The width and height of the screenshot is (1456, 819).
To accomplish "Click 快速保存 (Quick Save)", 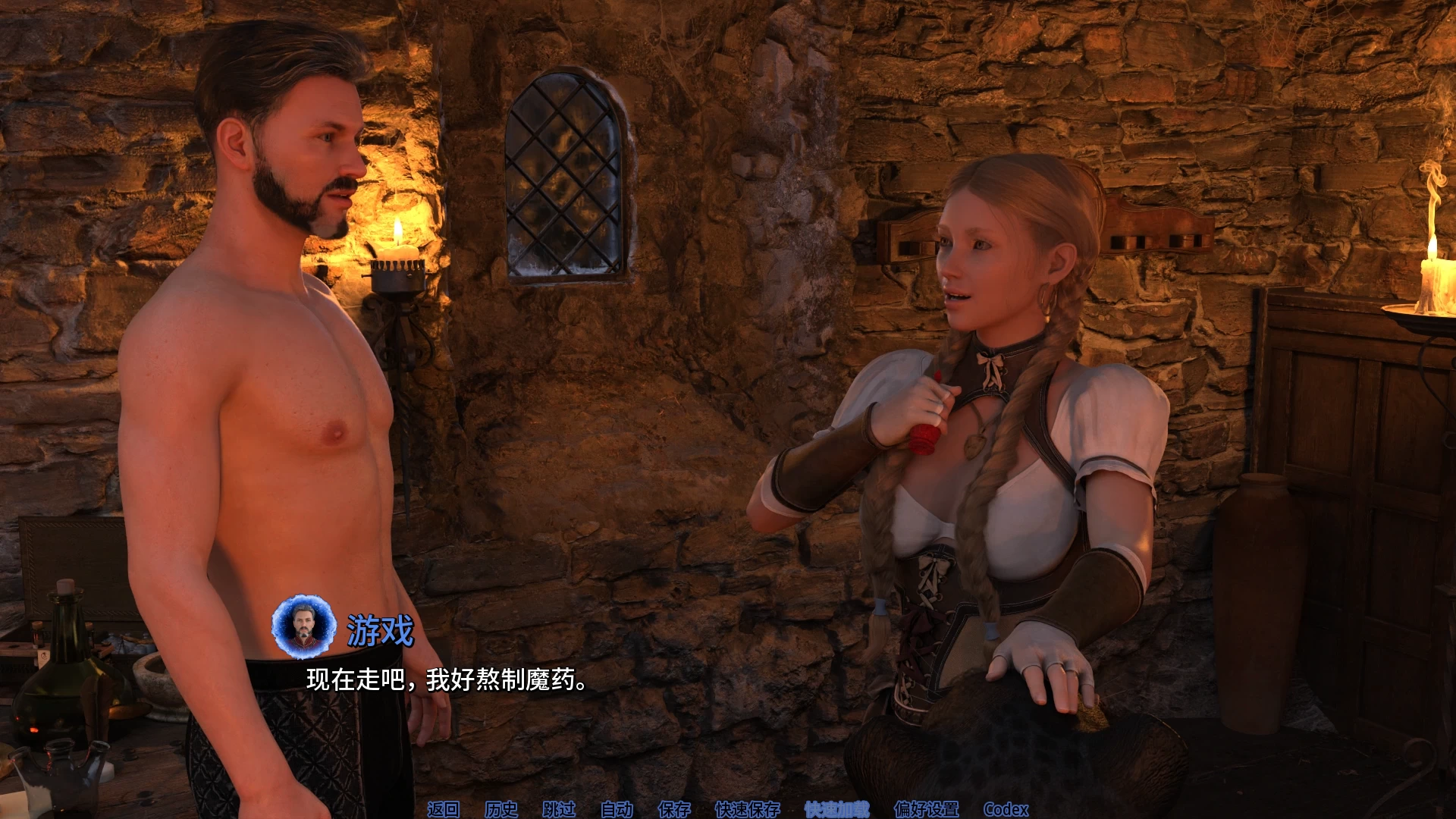I will click(747, 809).
